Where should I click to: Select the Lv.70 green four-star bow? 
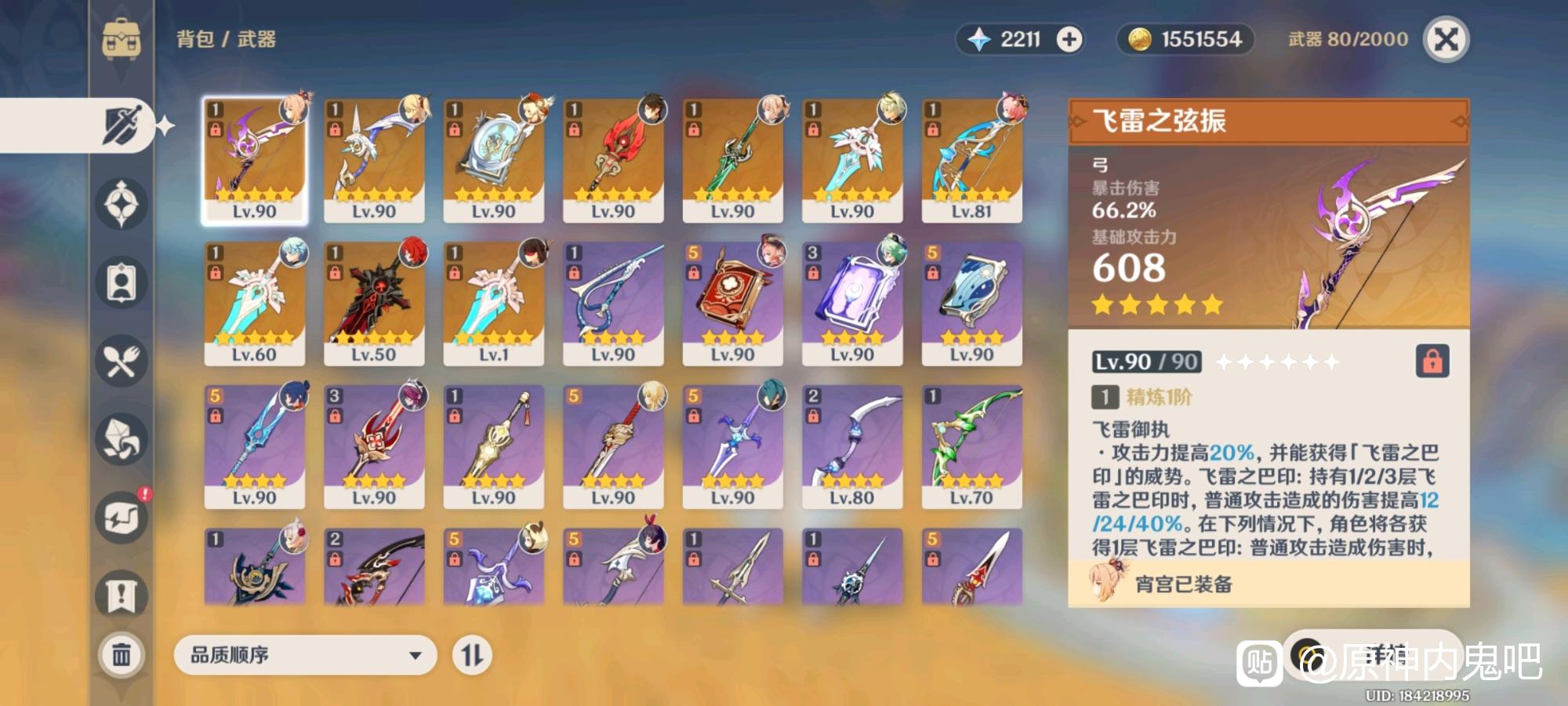pos(971,446)
